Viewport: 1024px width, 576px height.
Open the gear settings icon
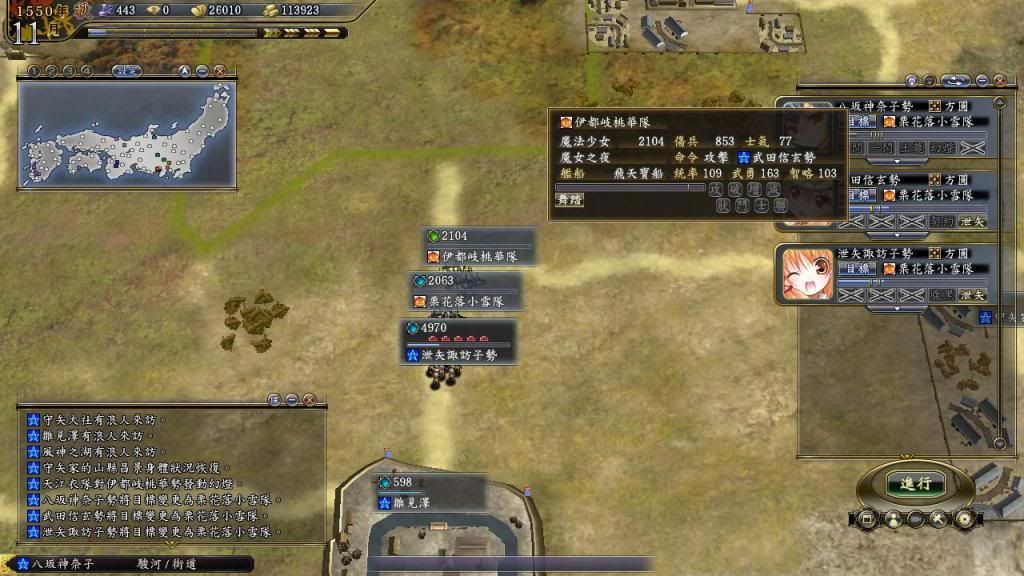pos(964,519)
